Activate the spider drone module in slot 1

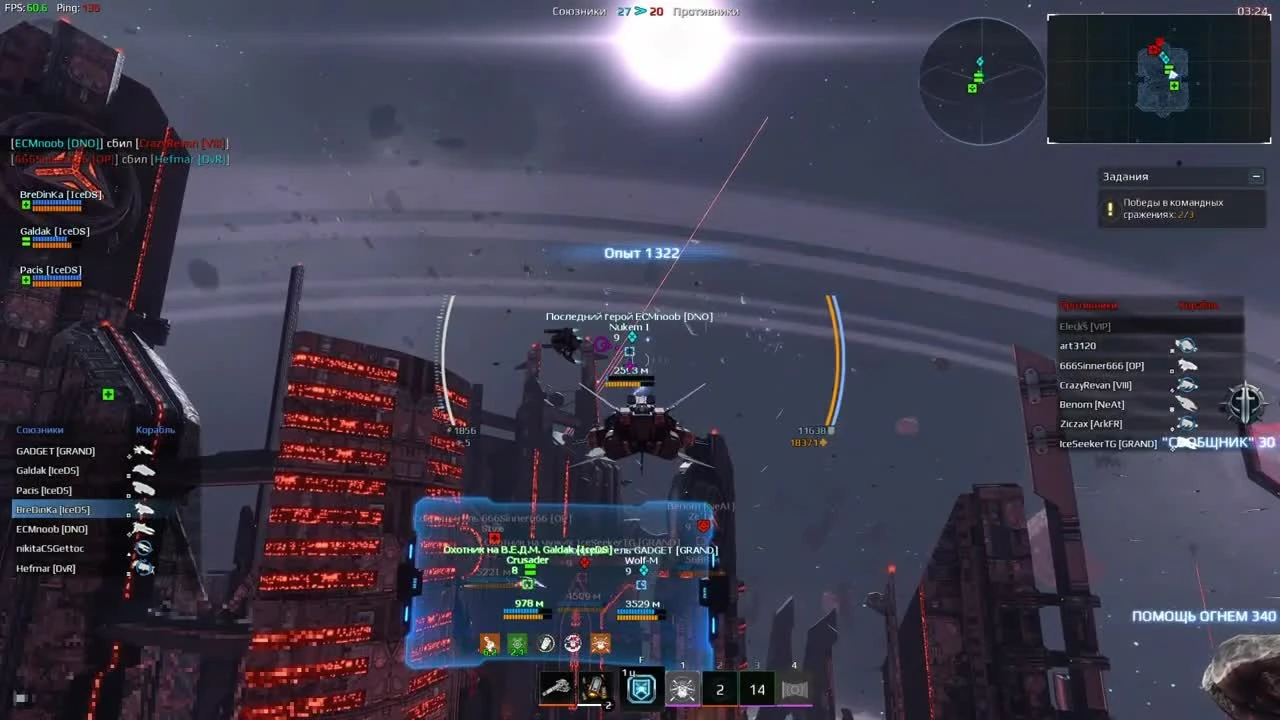coord(682,688)
